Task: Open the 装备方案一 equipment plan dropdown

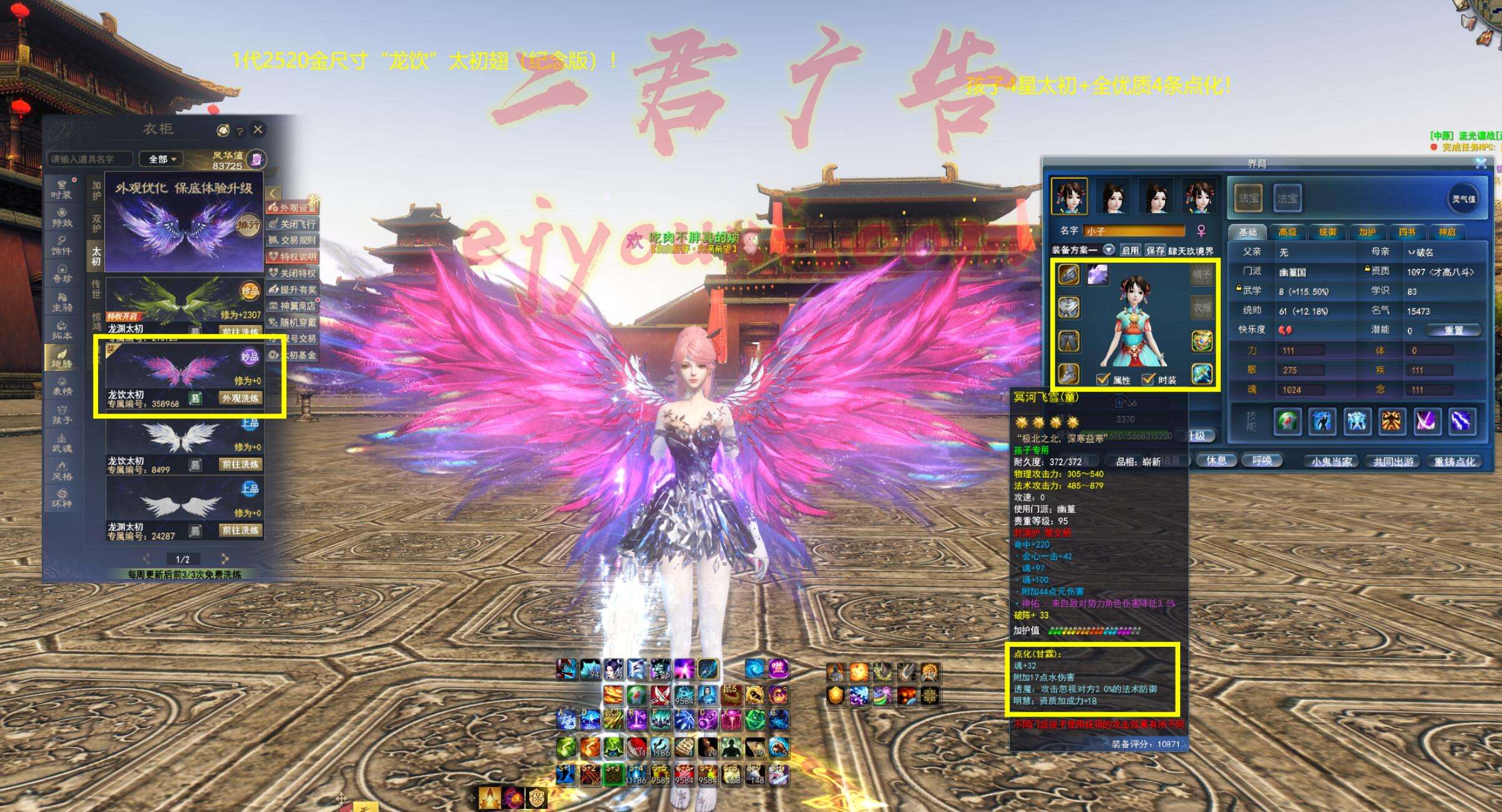Action: pyautogui.click(x=1109, y=250)
